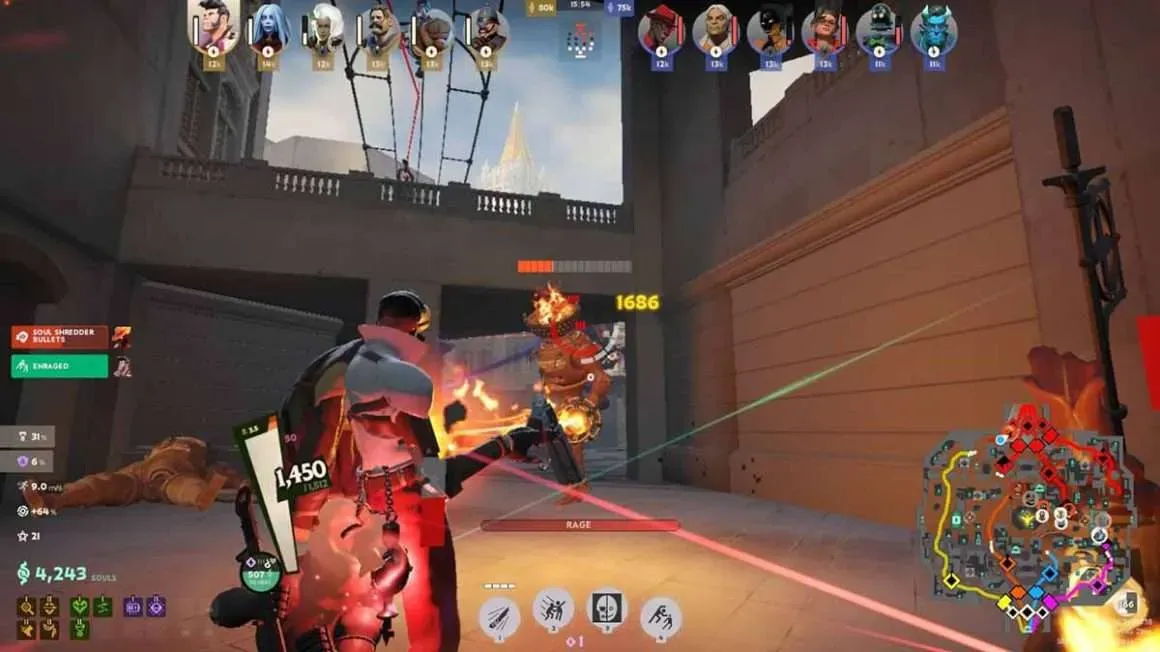1160x652 pixels.
Task: Select the magnifying glass weapon item
Action: tap(25, 606)
